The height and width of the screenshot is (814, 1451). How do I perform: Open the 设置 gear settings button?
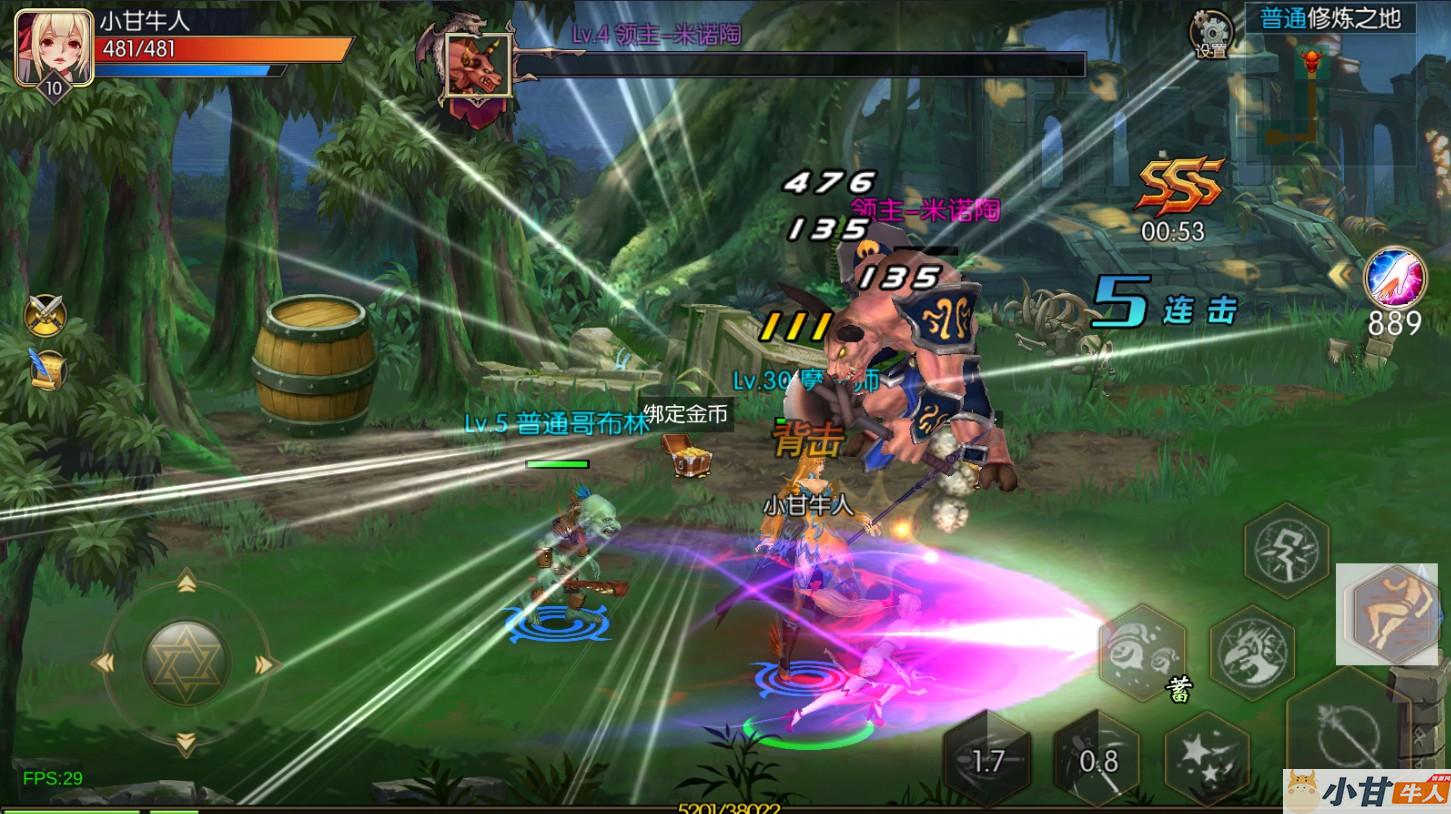point(1210,34)
